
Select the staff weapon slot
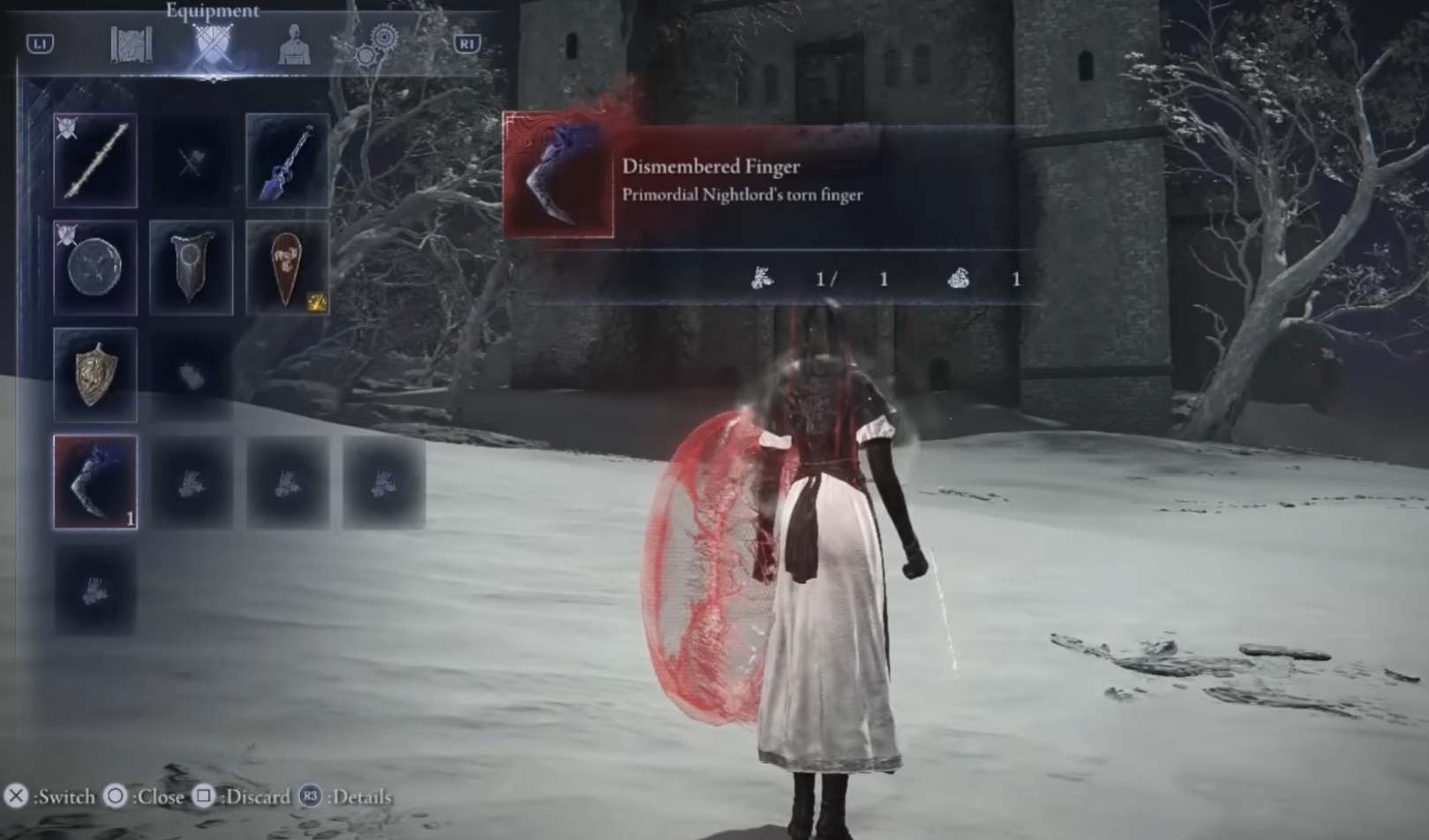click(94, 161)
